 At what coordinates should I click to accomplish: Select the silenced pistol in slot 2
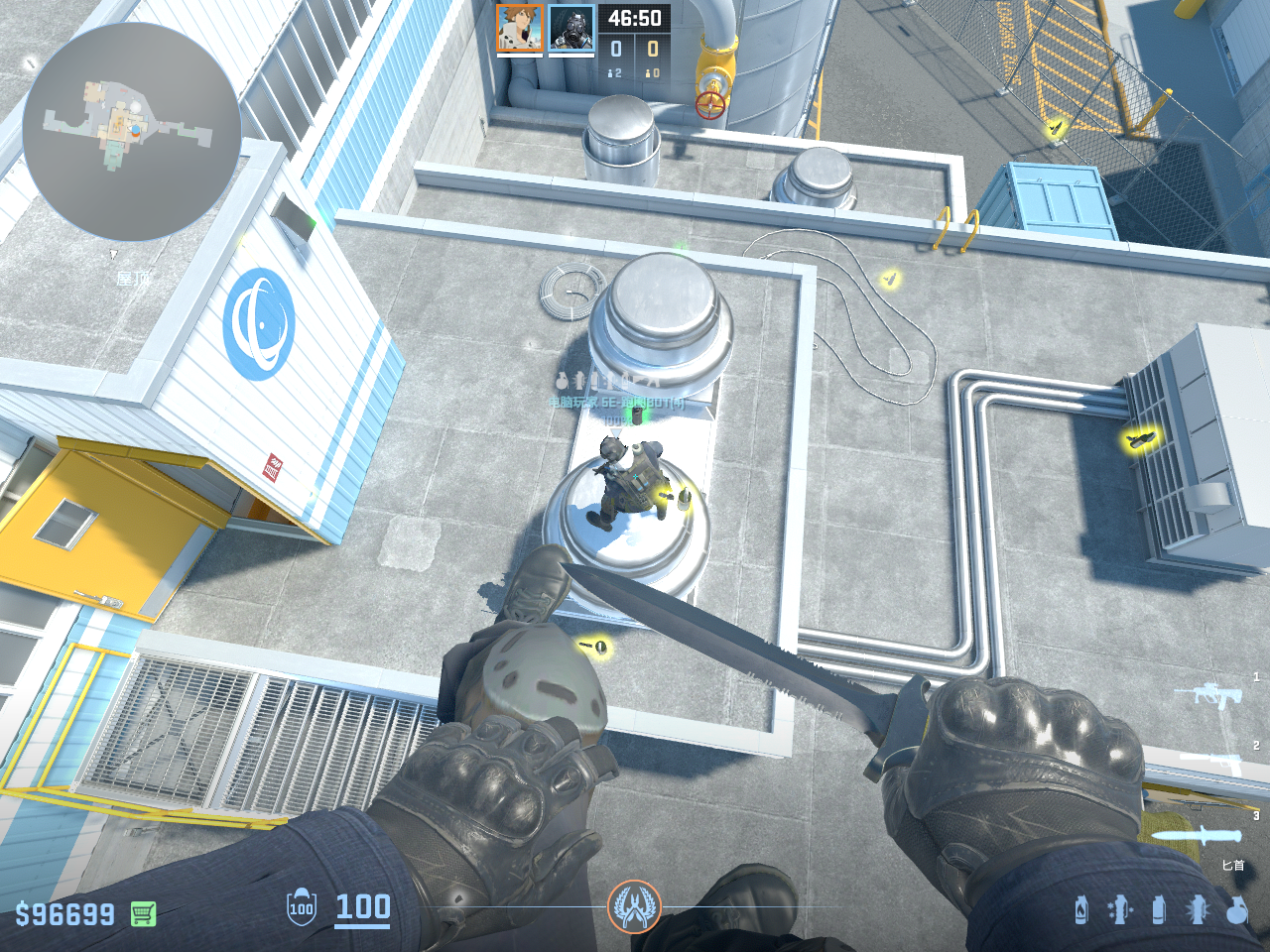pyautogui.click(x=1210, y=762)
